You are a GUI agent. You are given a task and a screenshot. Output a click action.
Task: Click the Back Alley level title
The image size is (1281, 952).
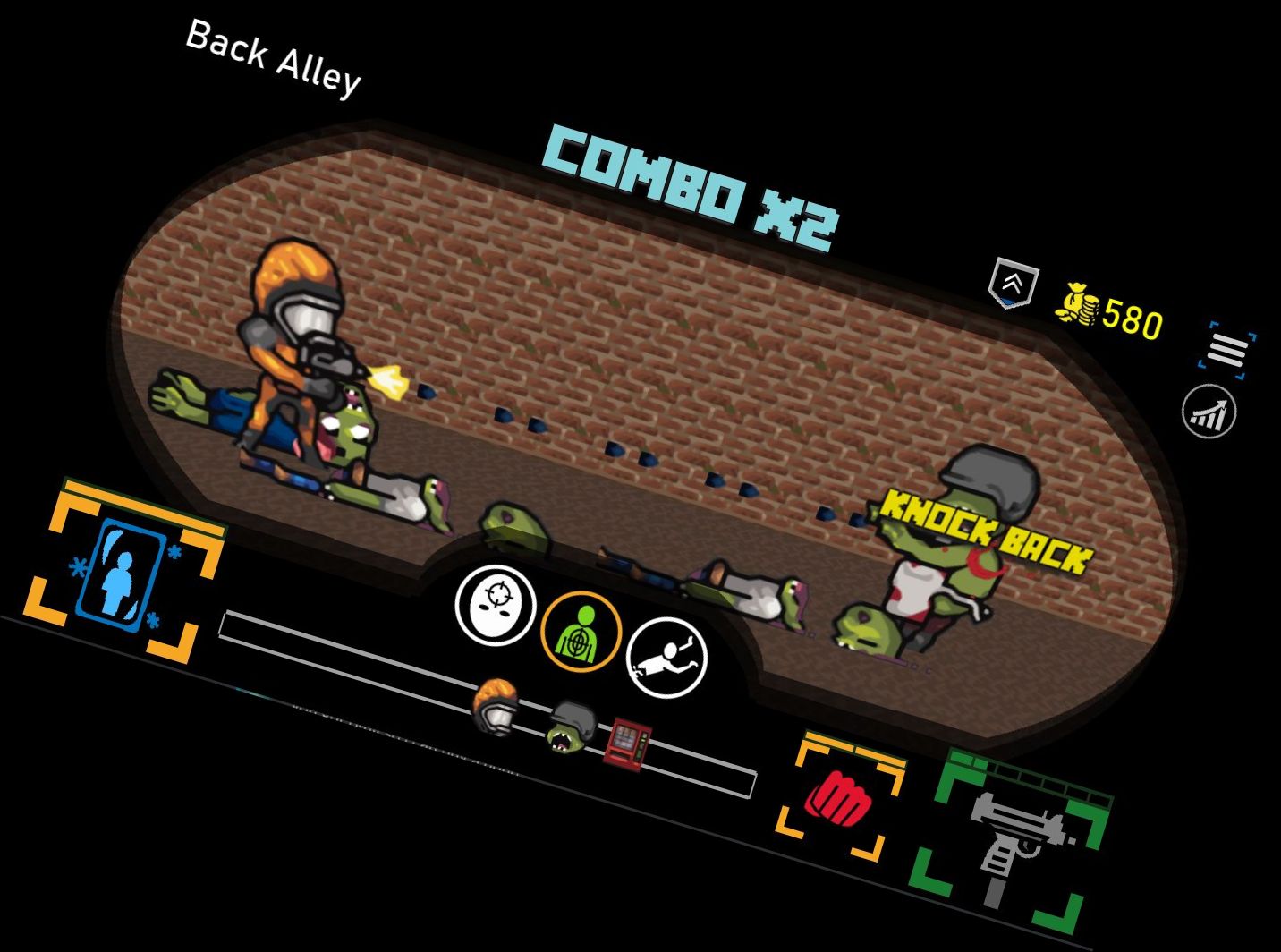(273, 58)
